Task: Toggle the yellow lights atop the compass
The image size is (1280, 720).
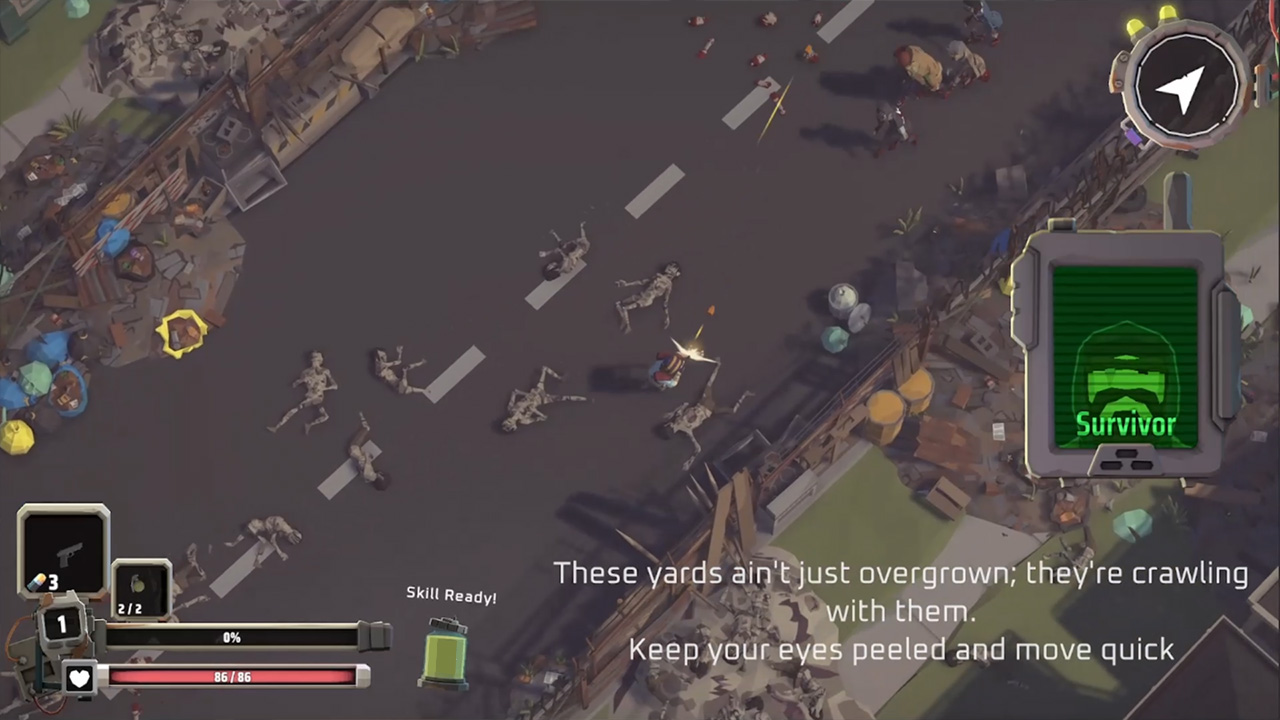Action: point(1150,18)
